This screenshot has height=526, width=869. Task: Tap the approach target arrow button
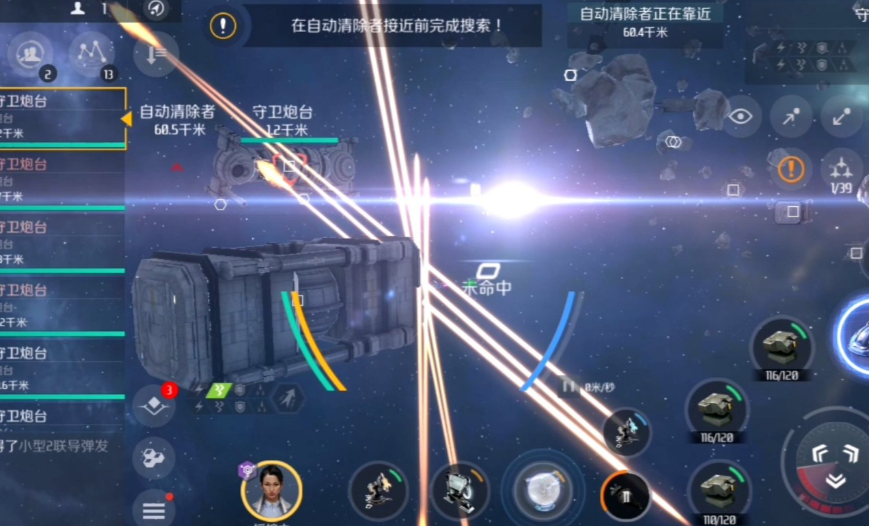[x=791, y=116]
